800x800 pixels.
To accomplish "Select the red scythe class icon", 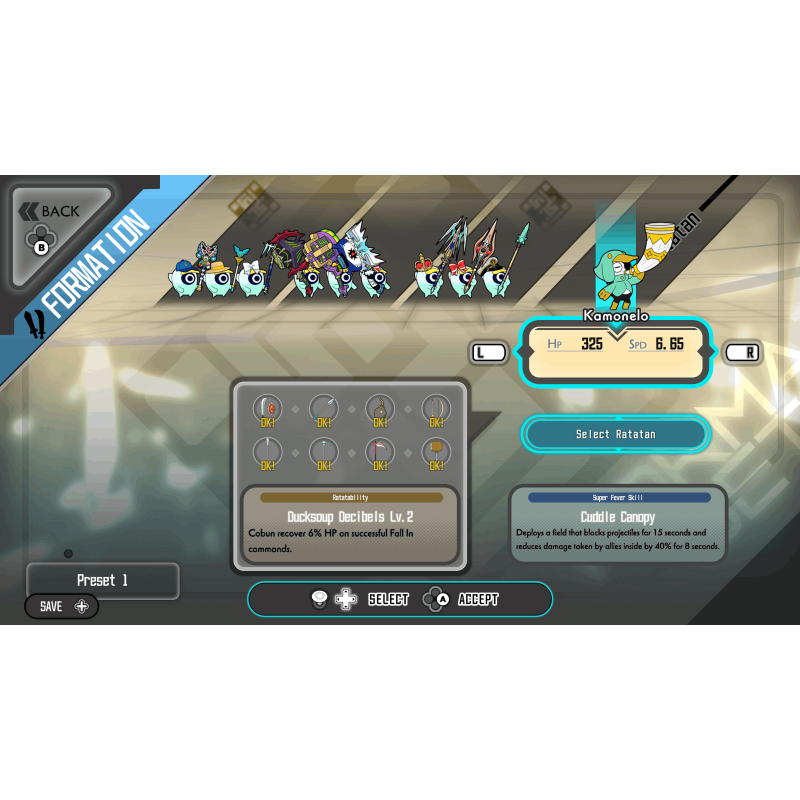I will point(379,453).
